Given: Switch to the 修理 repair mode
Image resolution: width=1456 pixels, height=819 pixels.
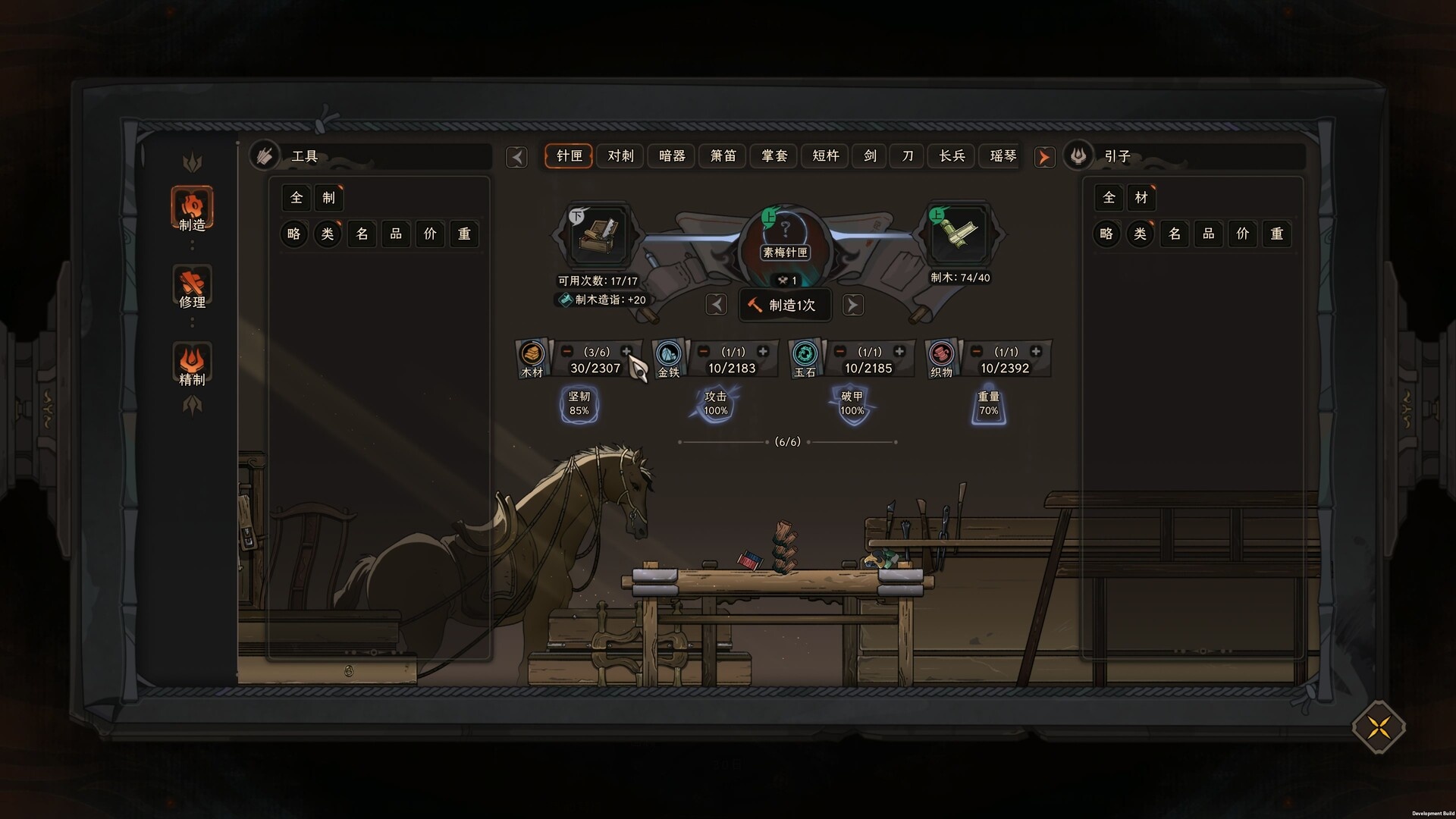Looking at the screenshot, I should (x=192, y=286).
